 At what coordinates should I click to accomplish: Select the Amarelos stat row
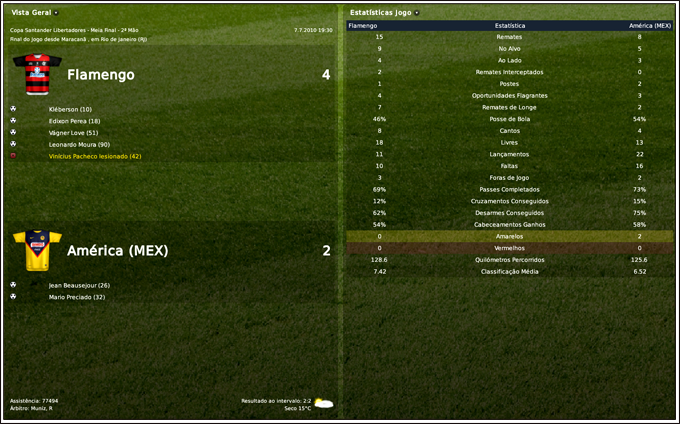(510, 236)
